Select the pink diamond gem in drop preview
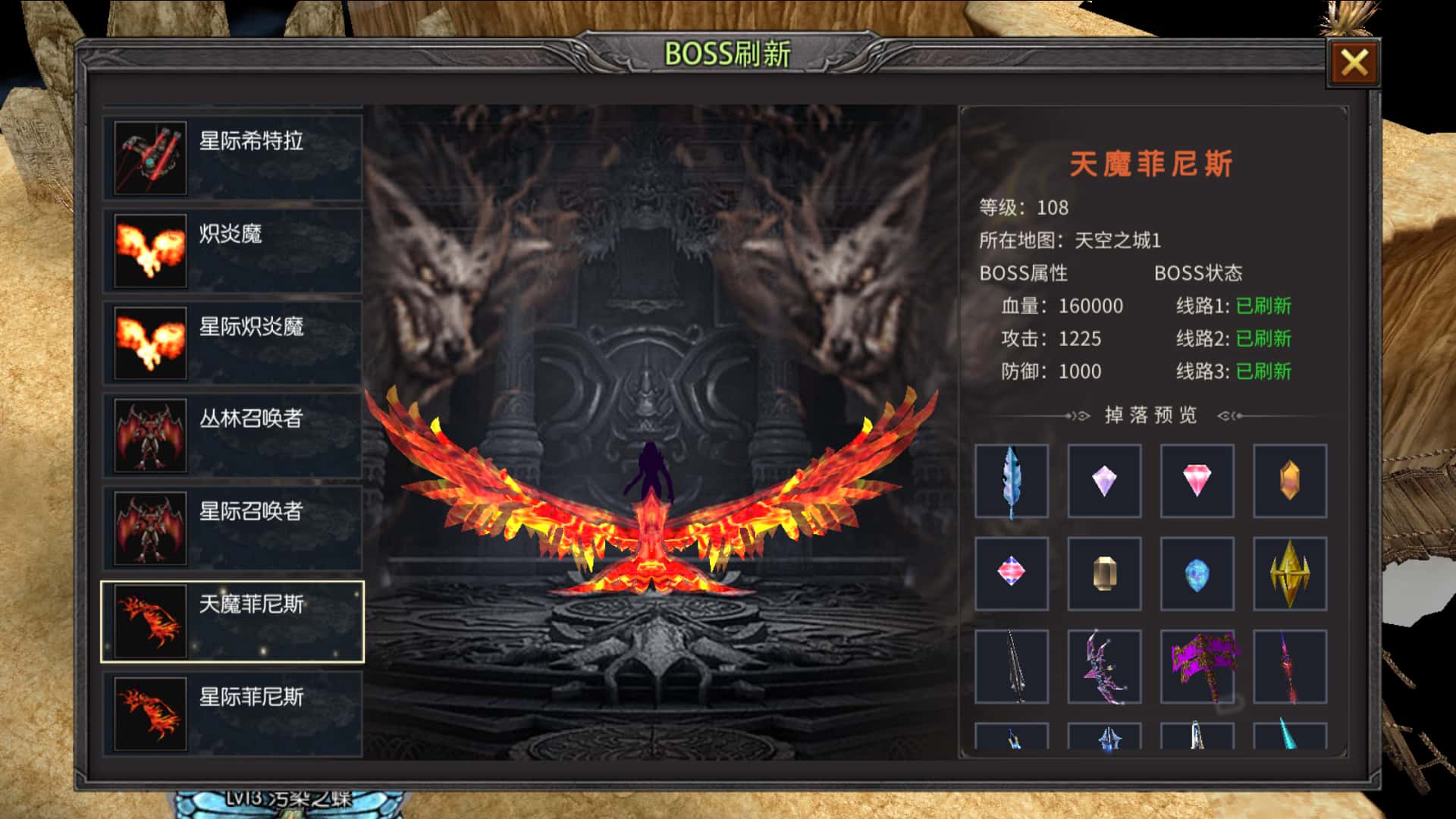The image size is (1456, 819). [1197, 480]
